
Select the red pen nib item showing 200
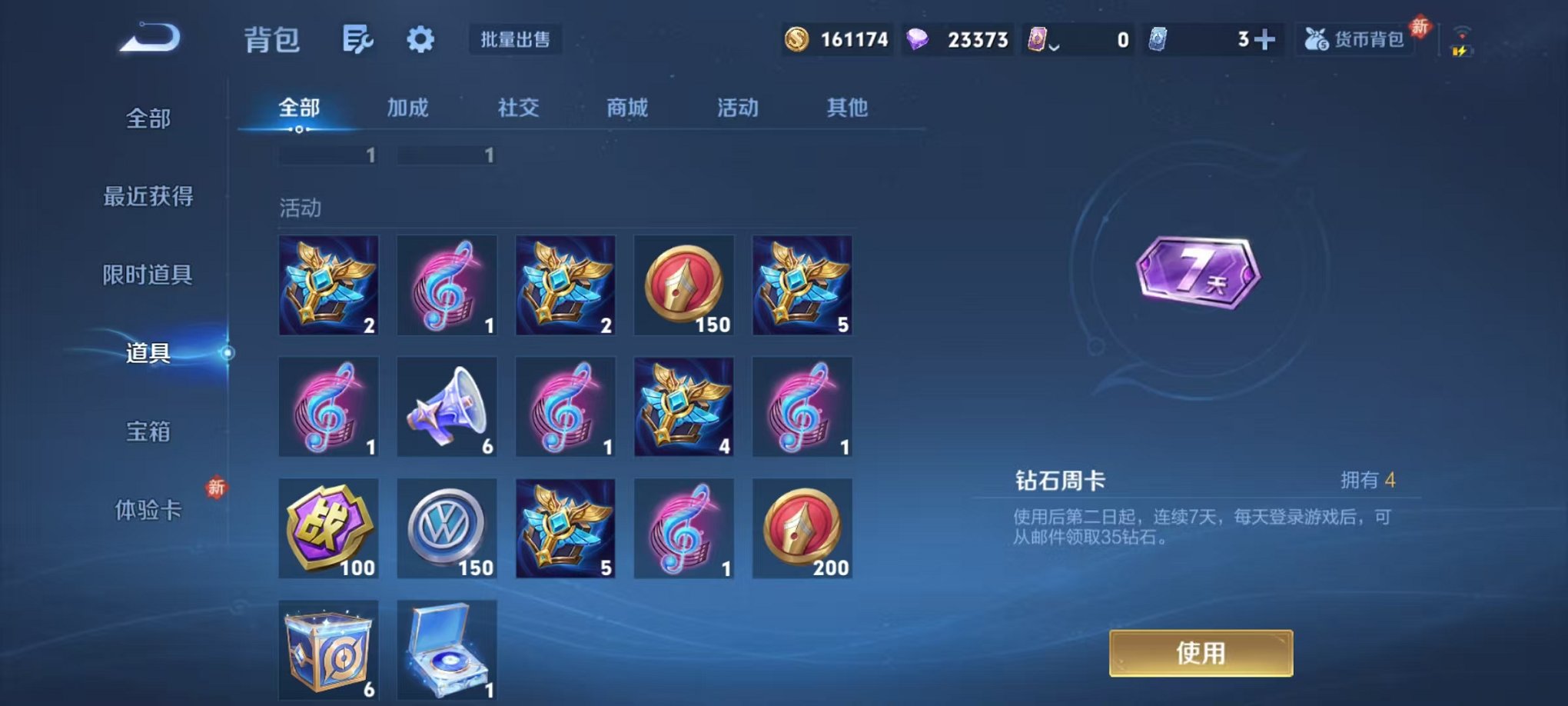tap(802, 531)
